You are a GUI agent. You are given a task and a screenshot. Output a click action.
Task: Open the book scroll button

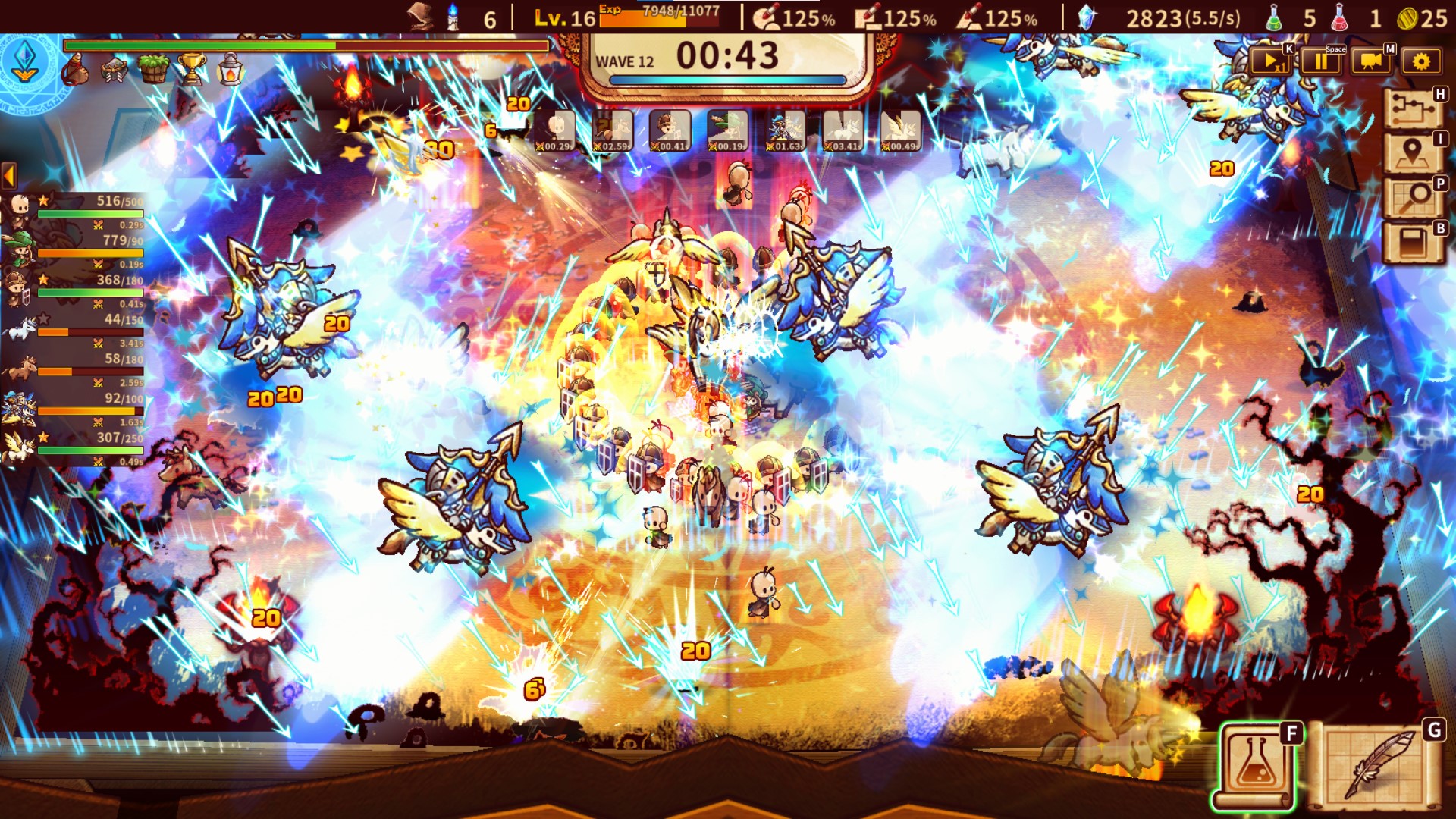[x=1412, y=243]
